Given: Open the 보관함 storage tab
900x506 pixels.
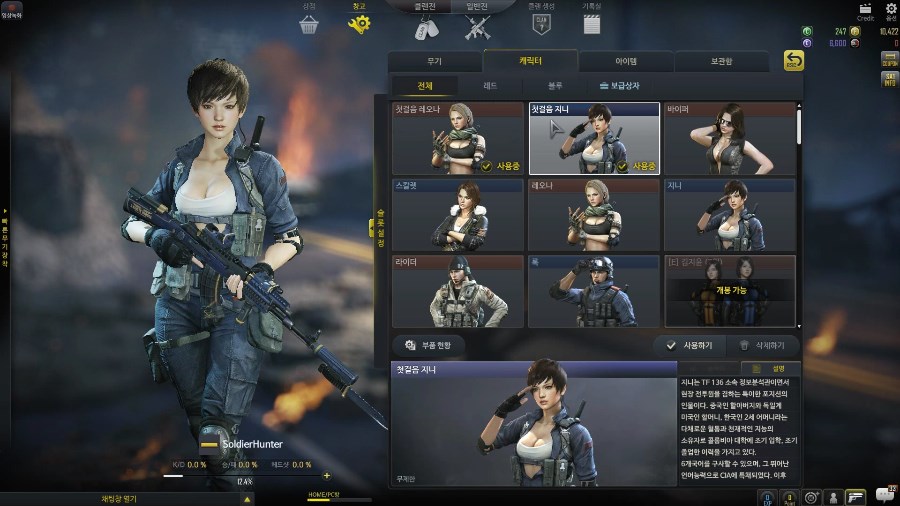Looking at the screenshot, I should pyautogui.click(x=722, y=61).
